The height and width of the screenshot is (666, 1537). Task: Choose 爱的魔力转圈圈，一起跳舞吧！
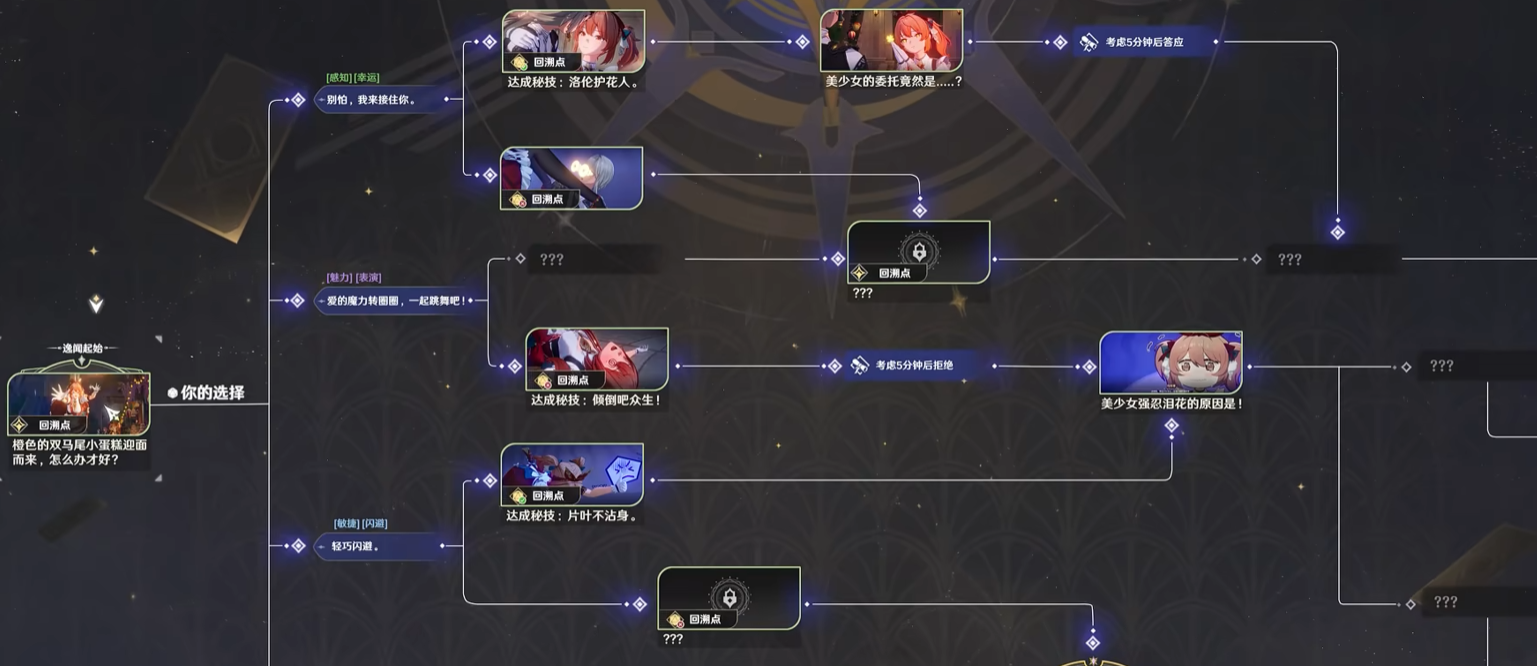(x=396, y=300)
